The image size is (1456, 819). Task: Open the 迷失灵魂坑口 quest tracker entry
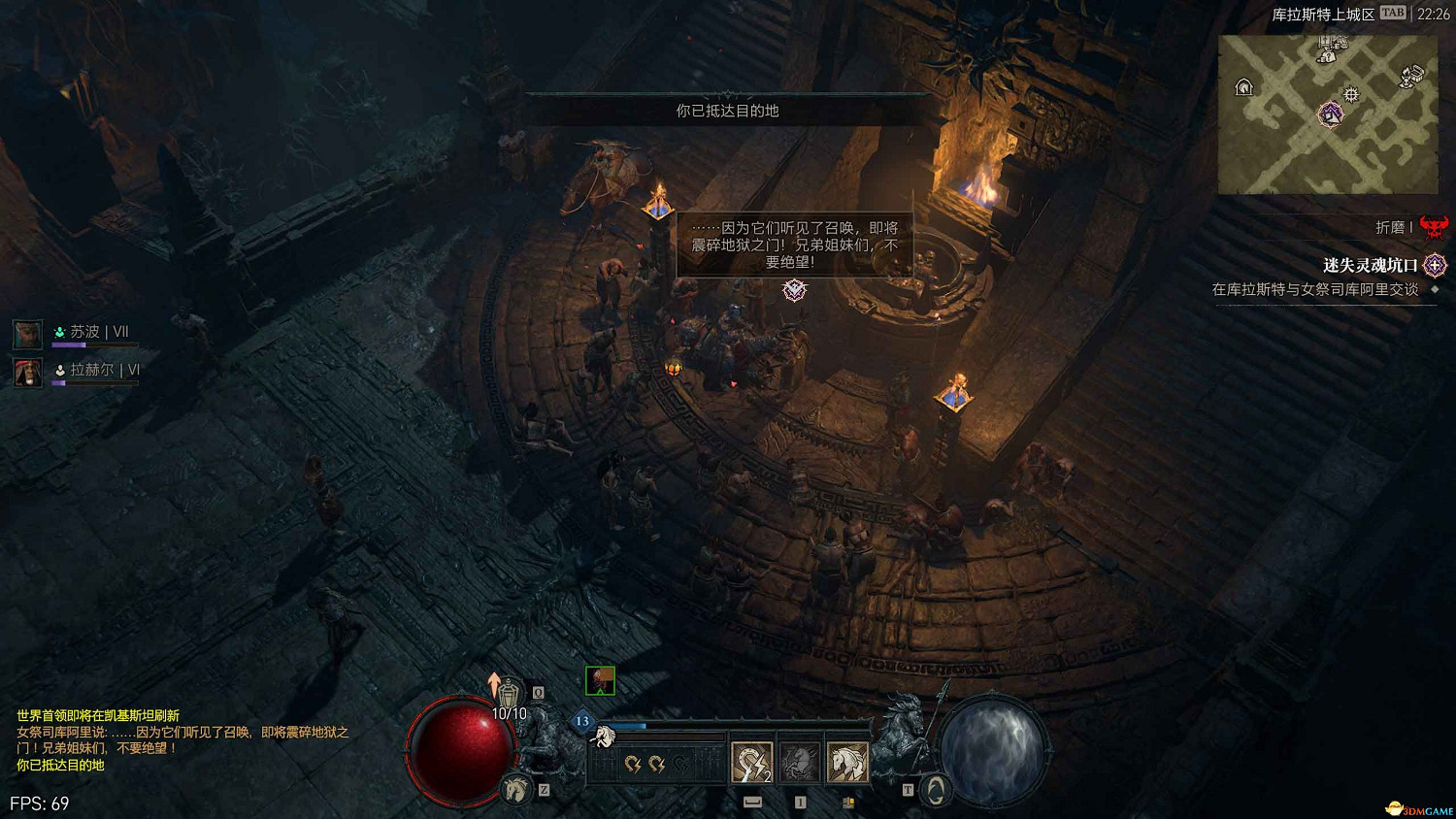point(1370,265)
